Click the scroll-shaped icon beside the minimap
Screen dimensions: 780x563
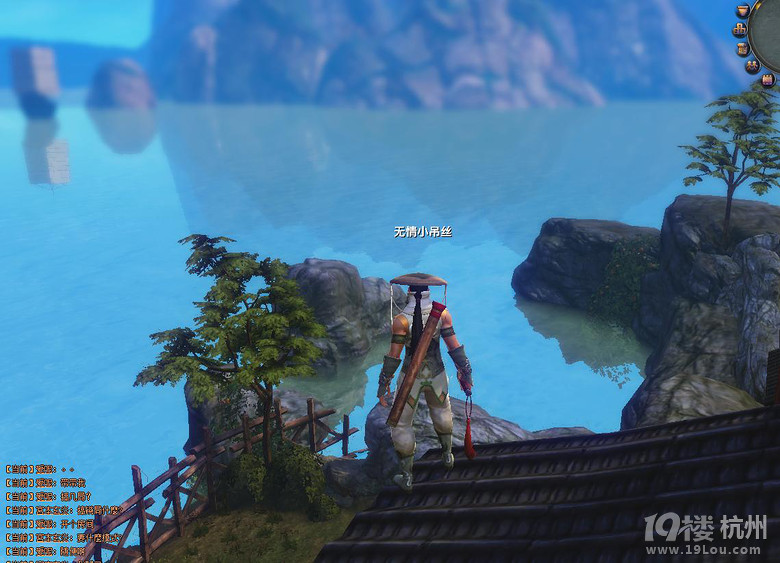741,49
